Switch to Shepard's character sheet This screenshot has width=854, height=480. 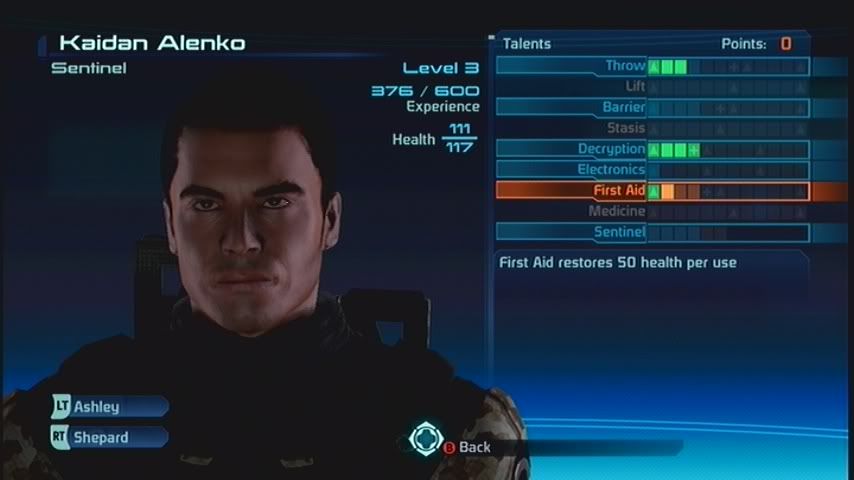110,437
